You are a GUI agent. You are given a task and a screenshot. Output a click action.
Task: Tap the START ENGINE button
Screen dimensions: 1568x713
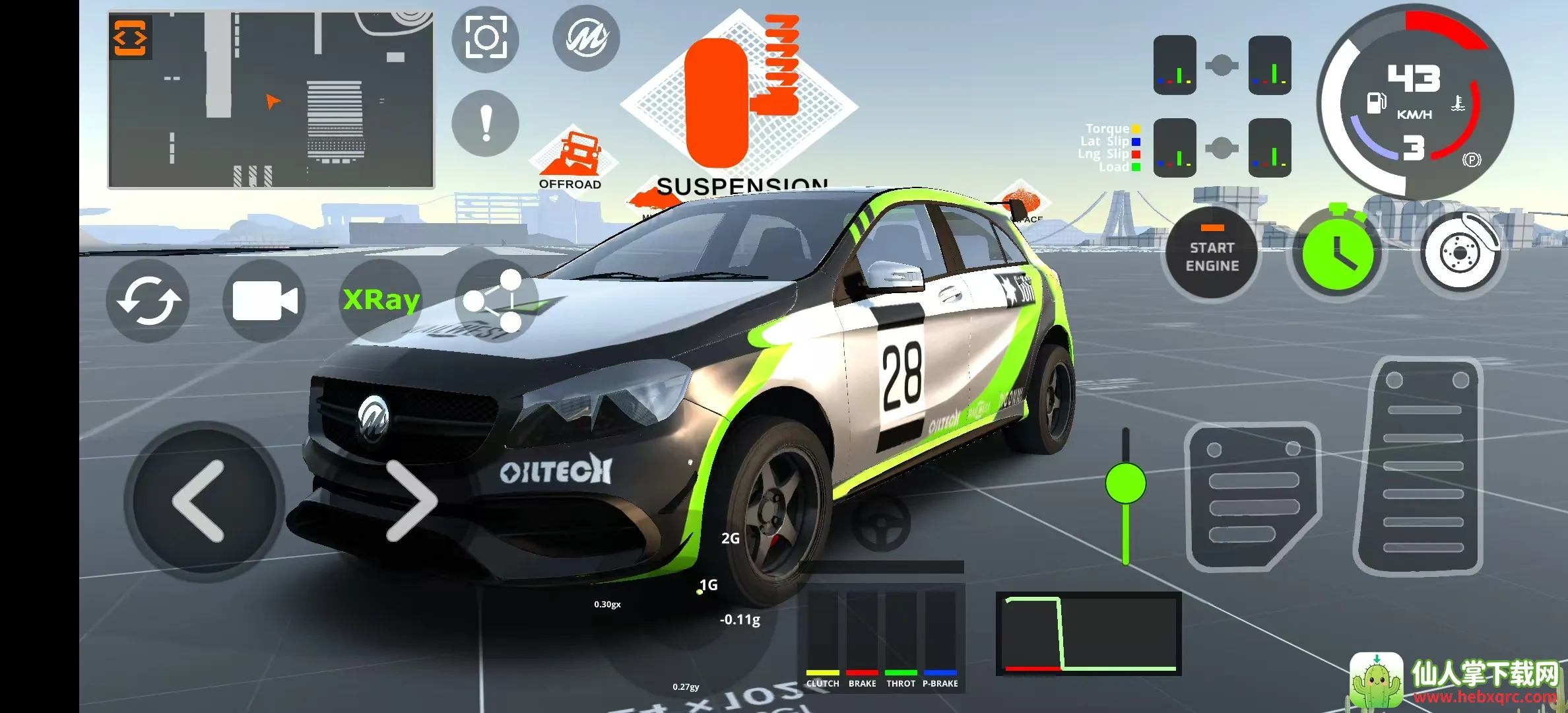coord(1212,254)
